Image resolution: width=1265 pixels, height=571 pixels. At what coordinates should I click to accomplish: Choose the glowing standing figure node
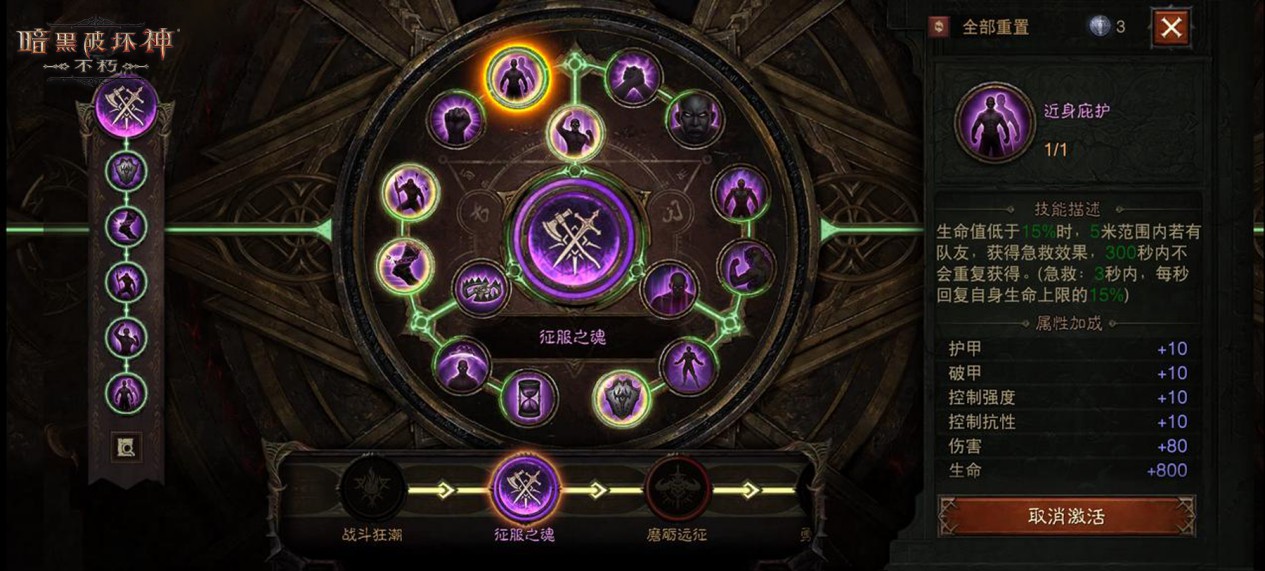pos(742,192)
